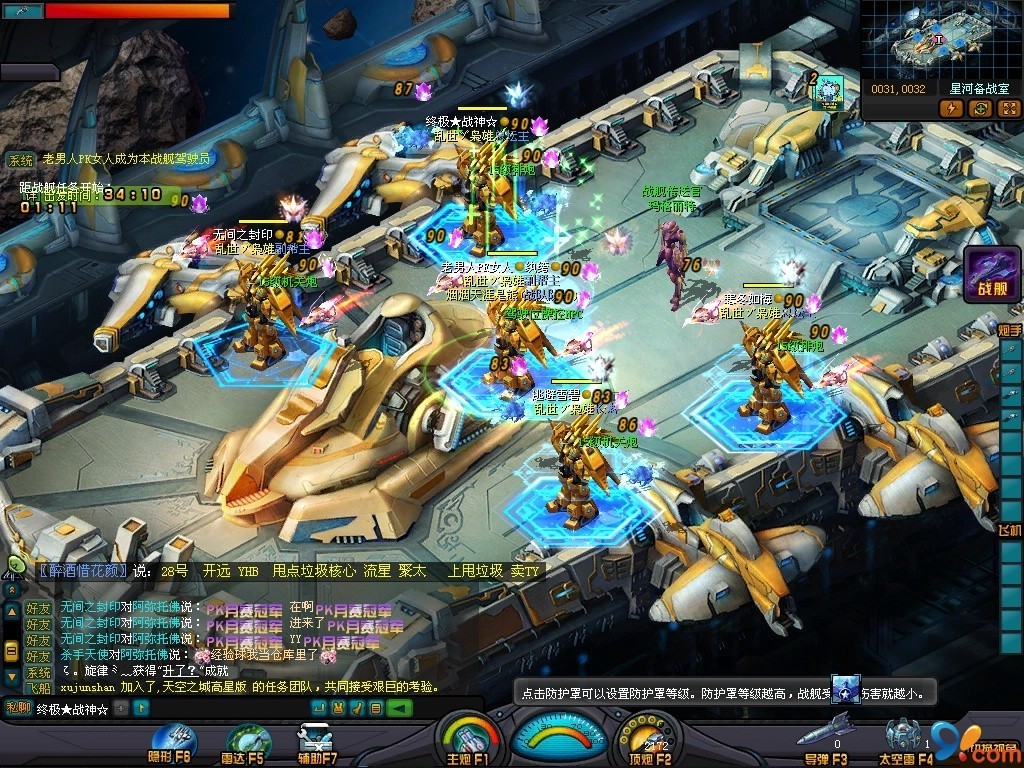Open the 私聊 private chat channel selector
1024x768 pixels.
(x=18, y=708)
